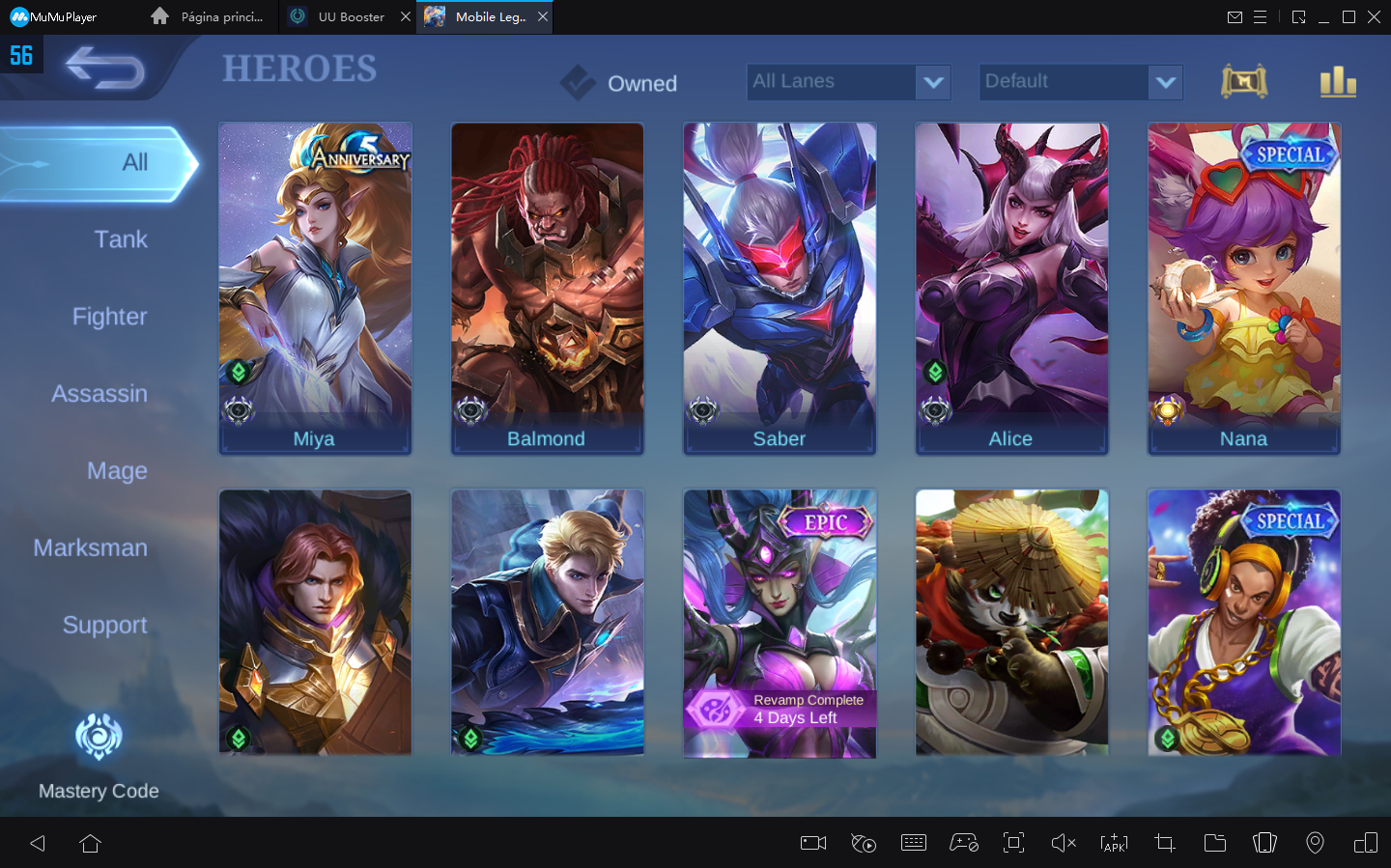Open the virtual location tool

[1315, 843]
